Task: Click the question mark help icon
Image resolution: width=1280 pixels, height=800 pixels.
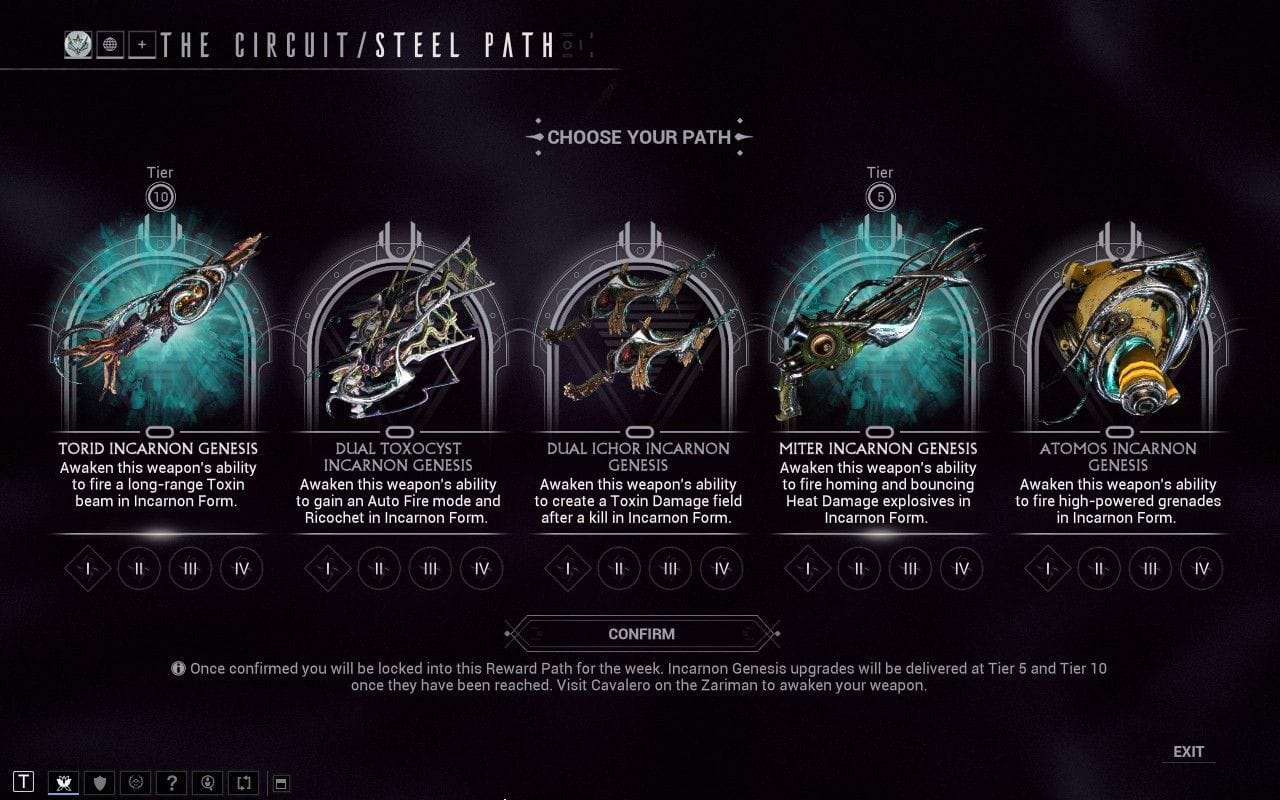Action: [171, 783]
